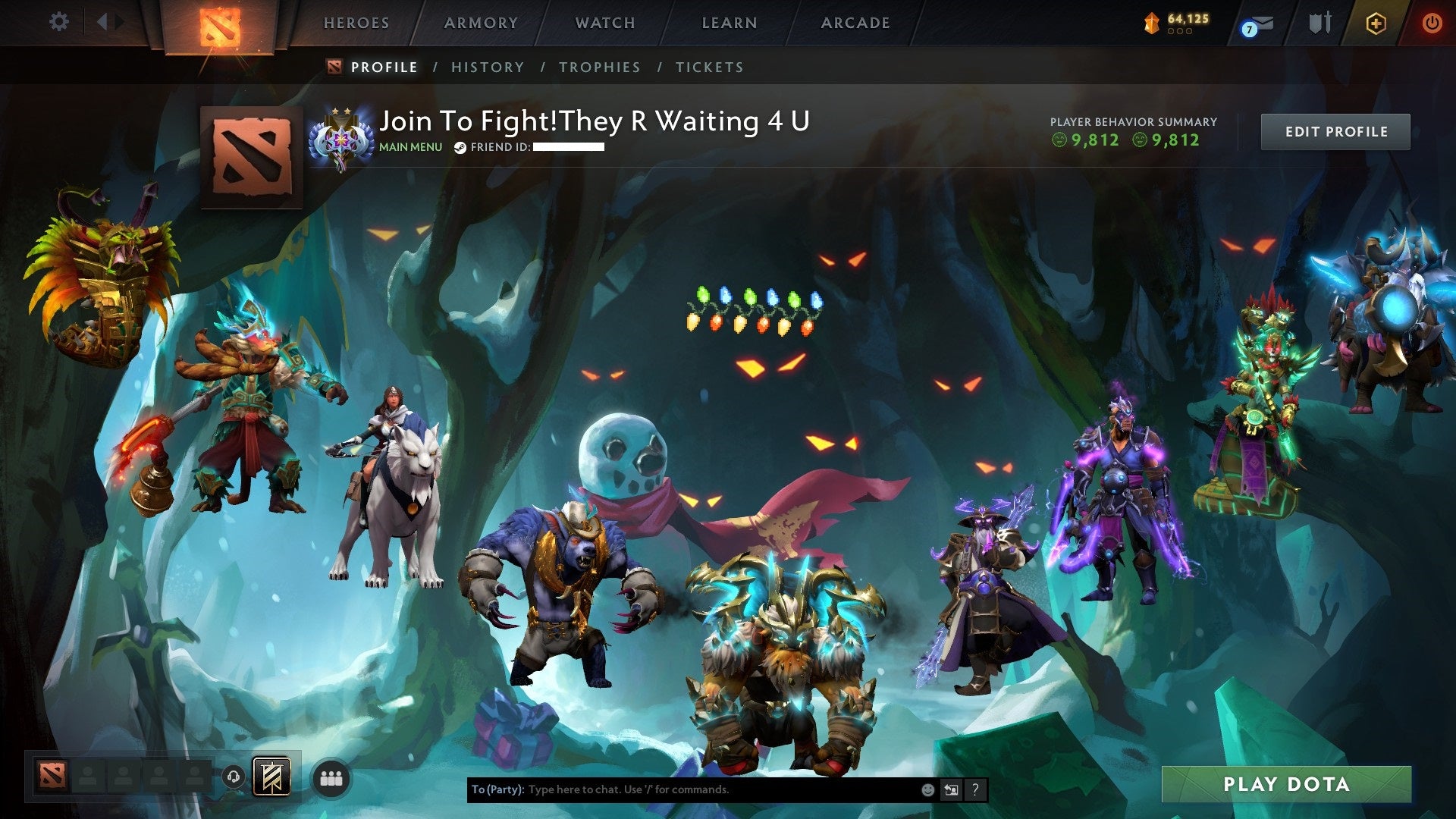Open voice chat headset settings
The image size is (1456, 819).
(x=233, y=777)
